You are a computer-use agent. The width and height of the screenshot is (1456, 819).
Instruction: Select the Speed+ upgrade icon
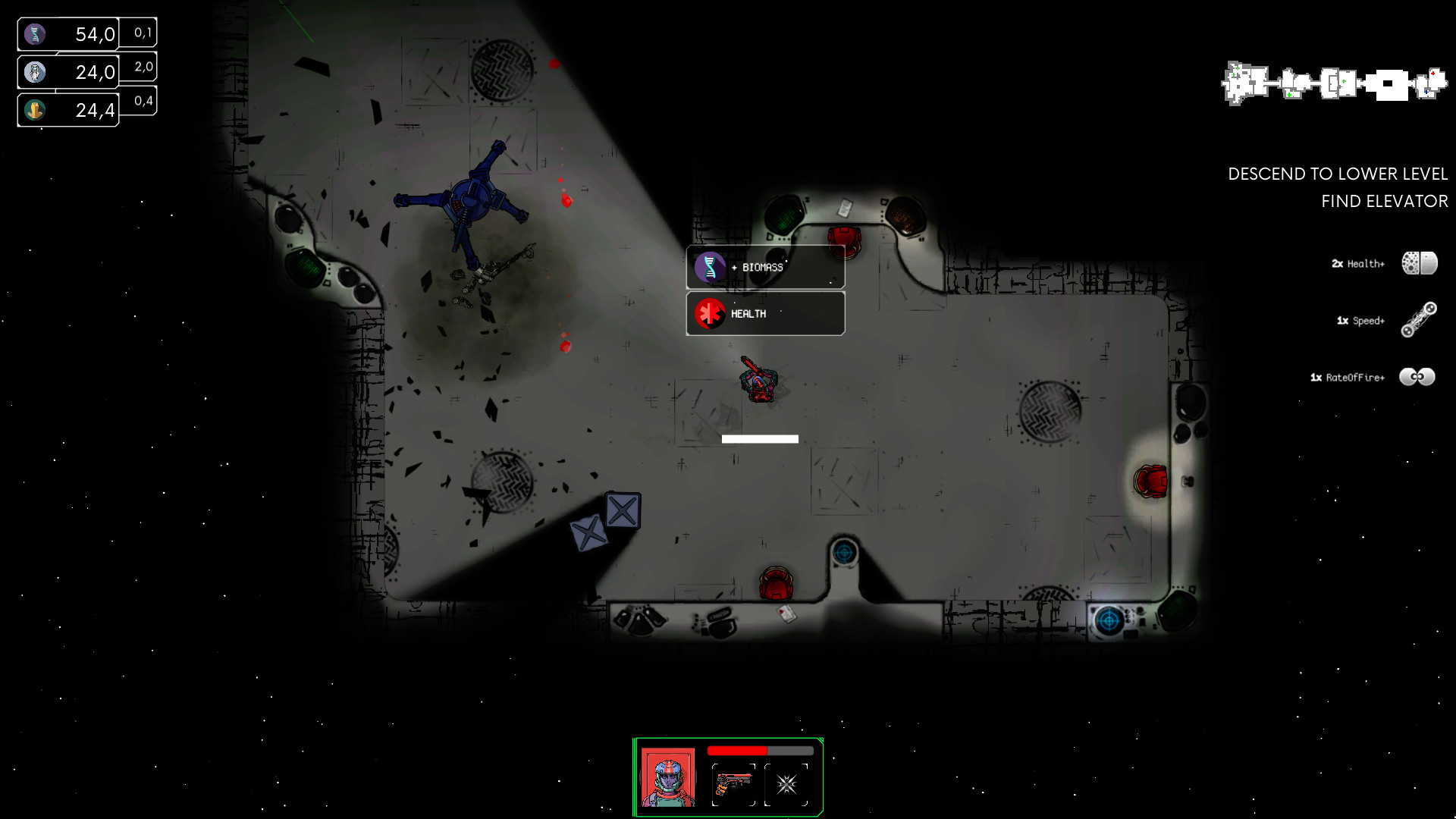coord(1420,320)
